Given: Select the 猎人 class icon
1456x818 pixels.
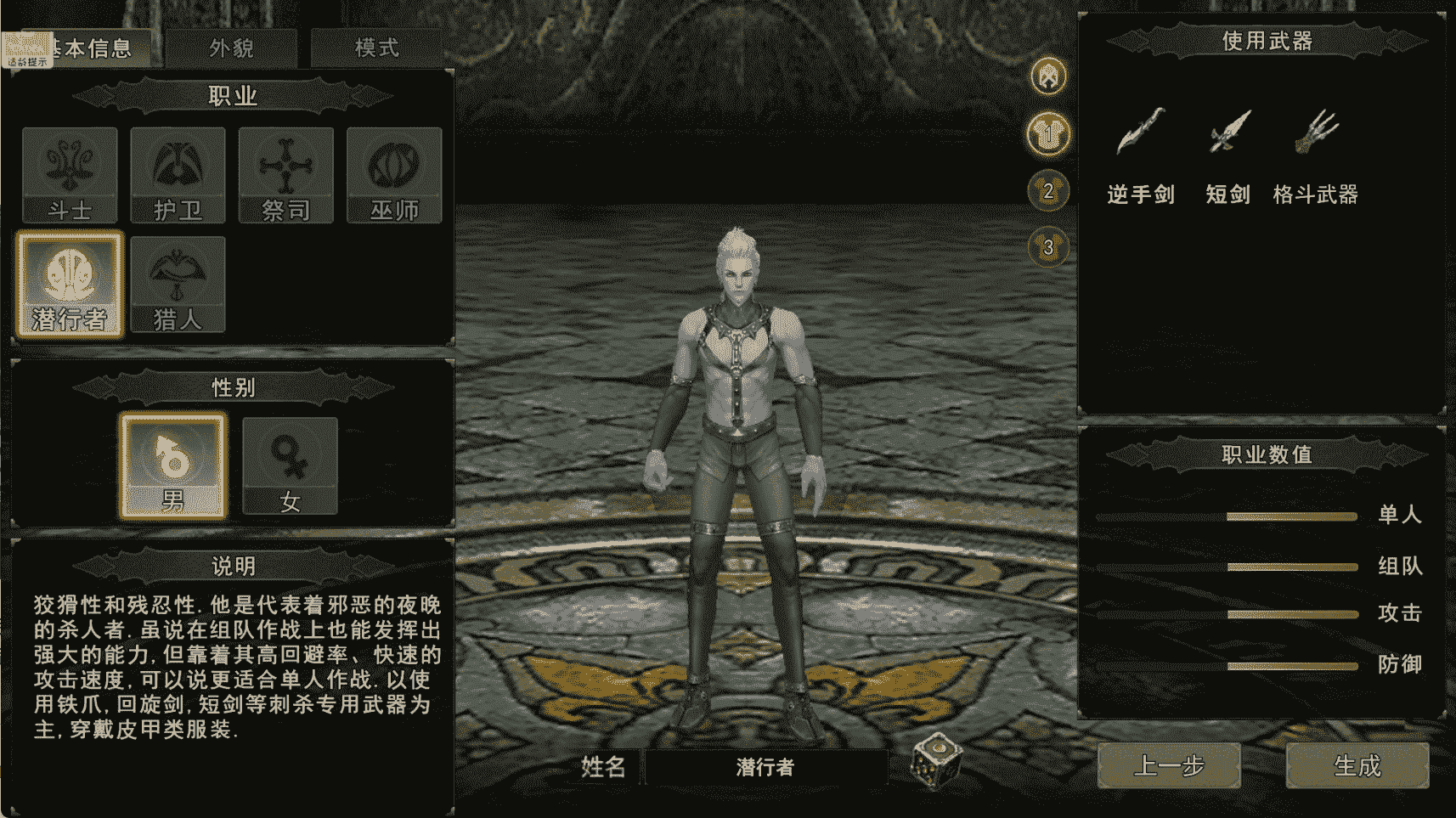Looking at the screenshot, I should (x=178, y=280).
